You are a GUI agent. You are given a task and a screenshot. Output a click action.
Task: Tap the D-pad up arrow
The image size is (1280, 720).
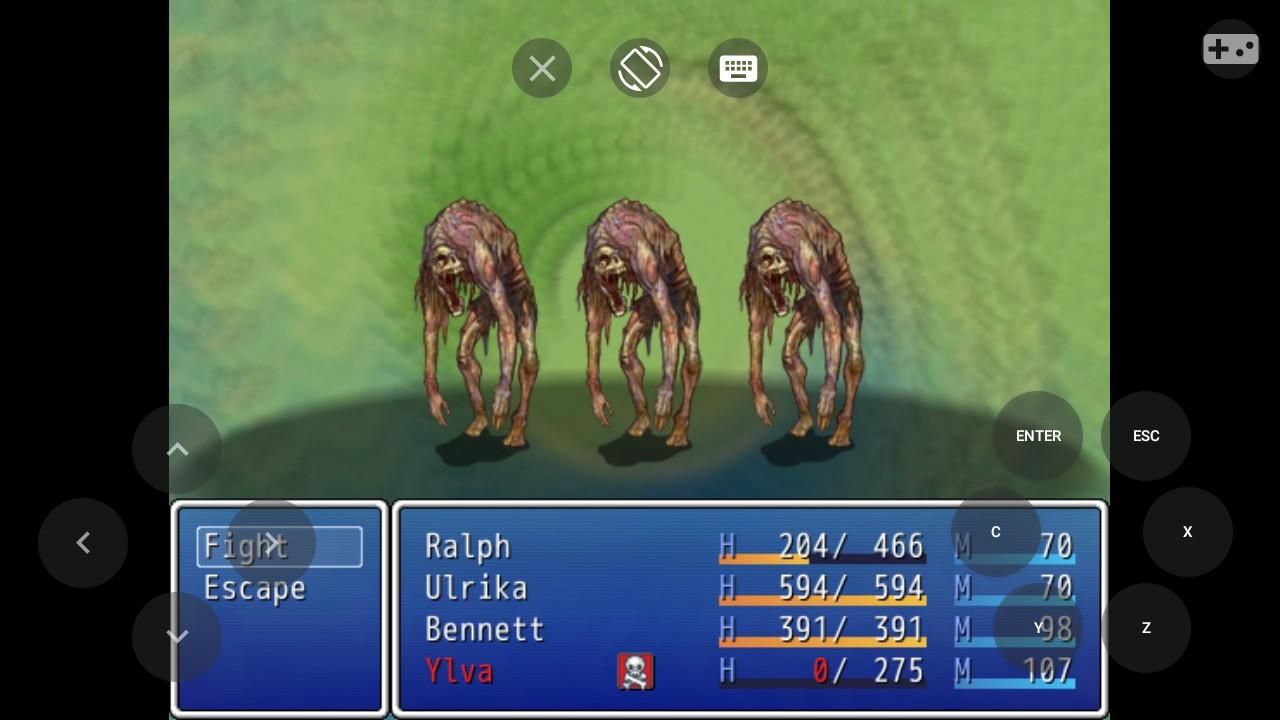[x=177, y=449]
